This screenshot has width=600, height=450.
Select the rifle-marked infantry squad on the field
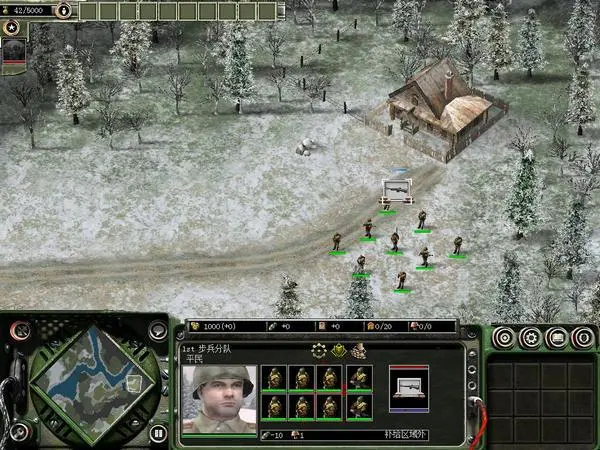[396, 189]
